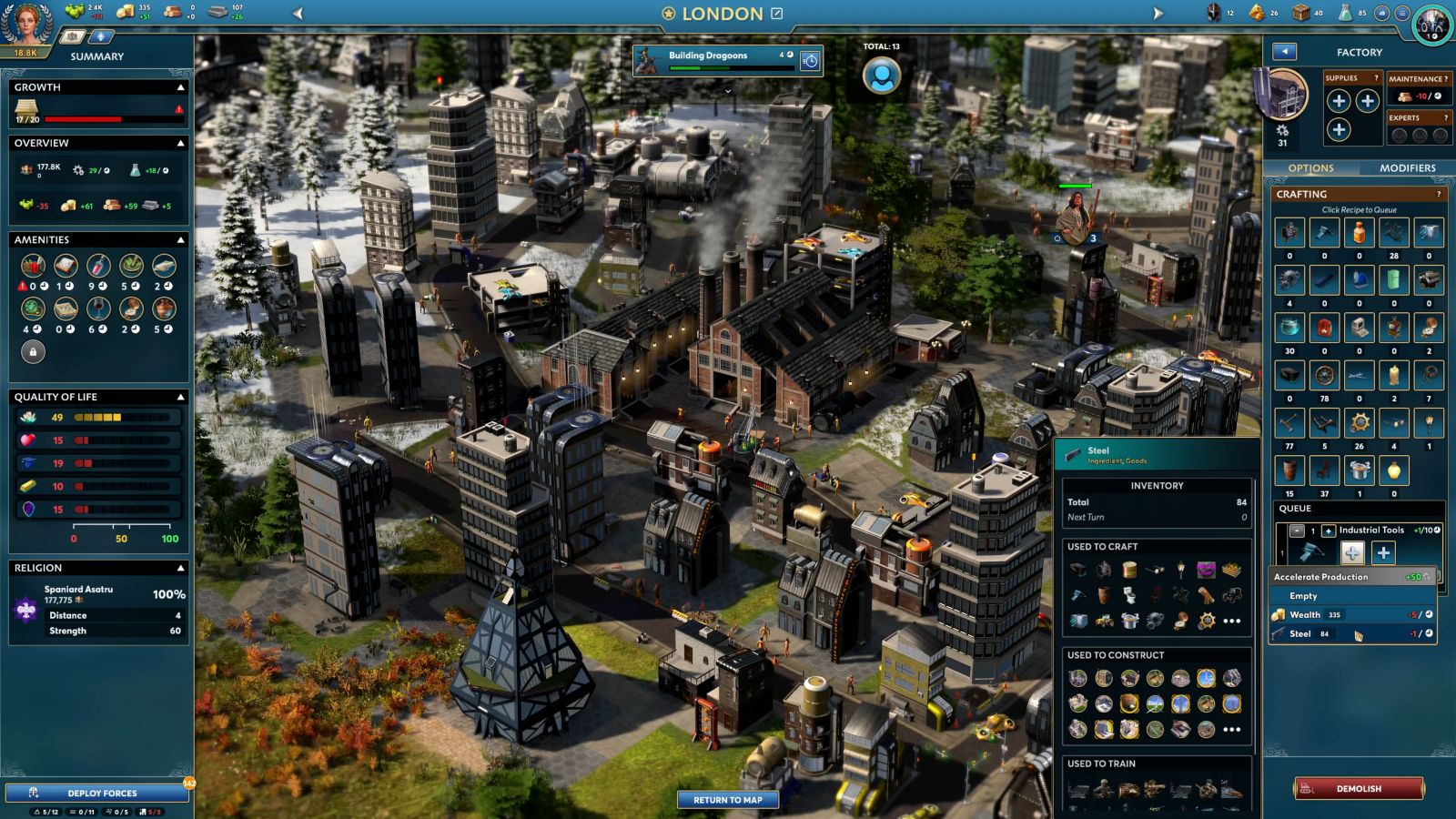The width and height of the screenshot is (1456, 819).
Task: Collapse the Amenities section
Action: 180,240
